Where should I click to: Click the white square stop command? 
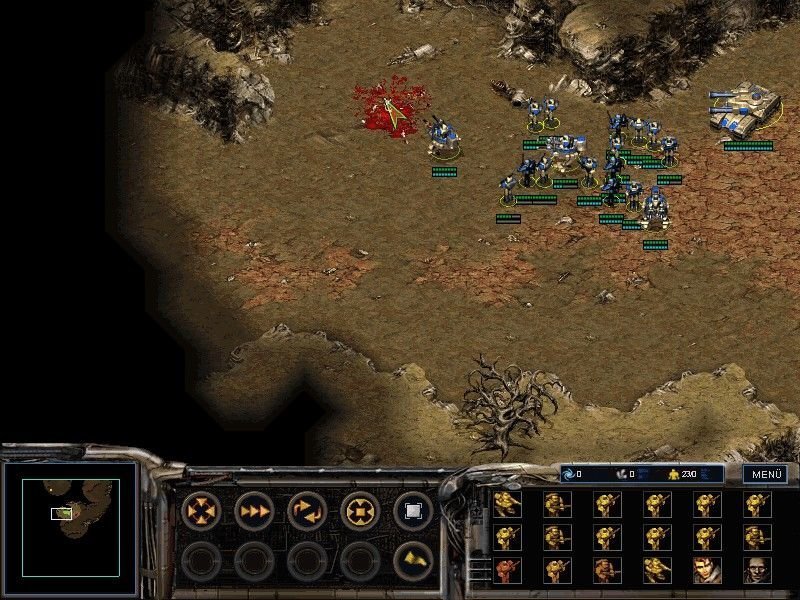[413, 511]
